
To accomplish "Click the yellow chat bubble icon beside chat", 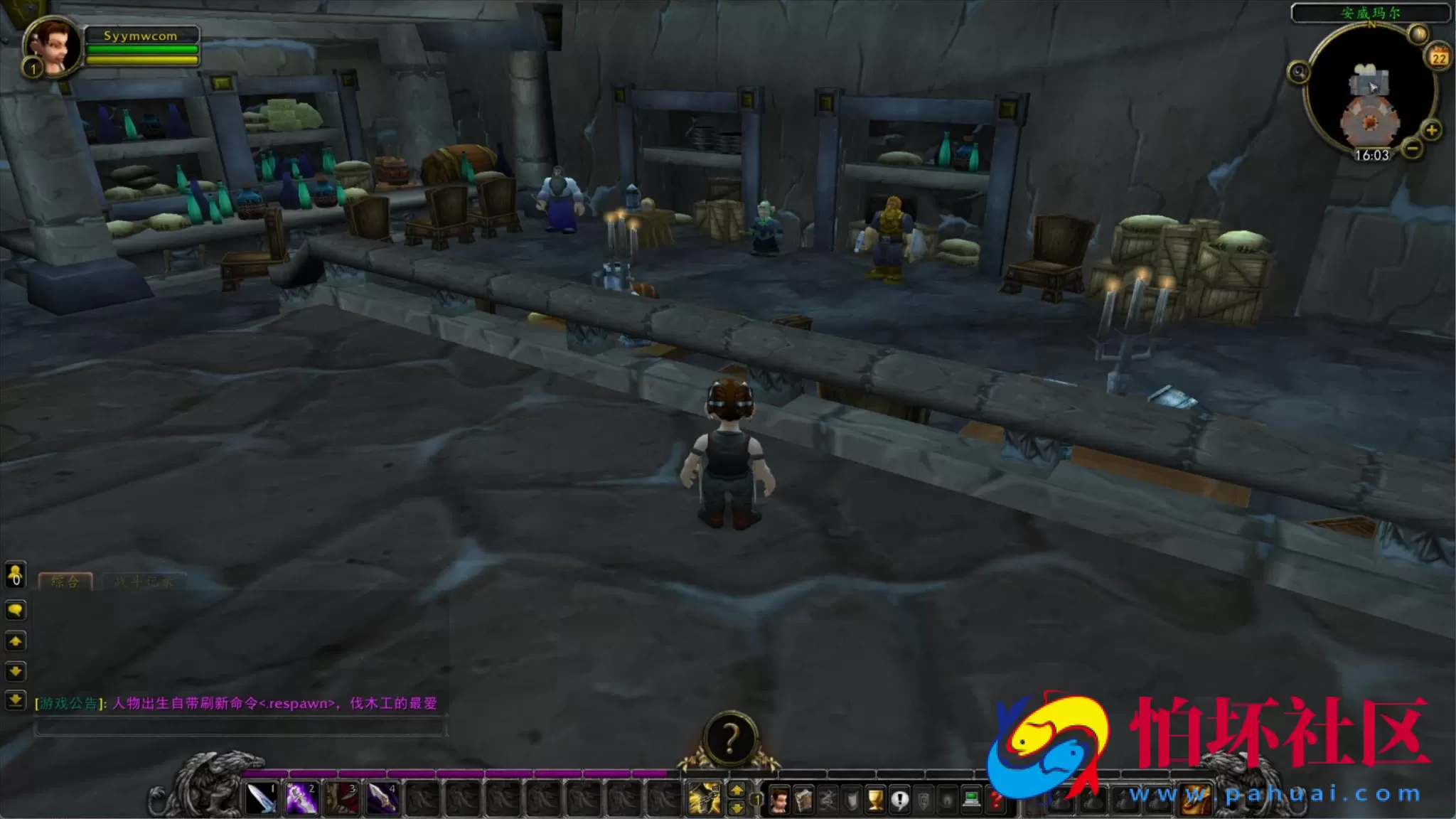I will [16, 610].
